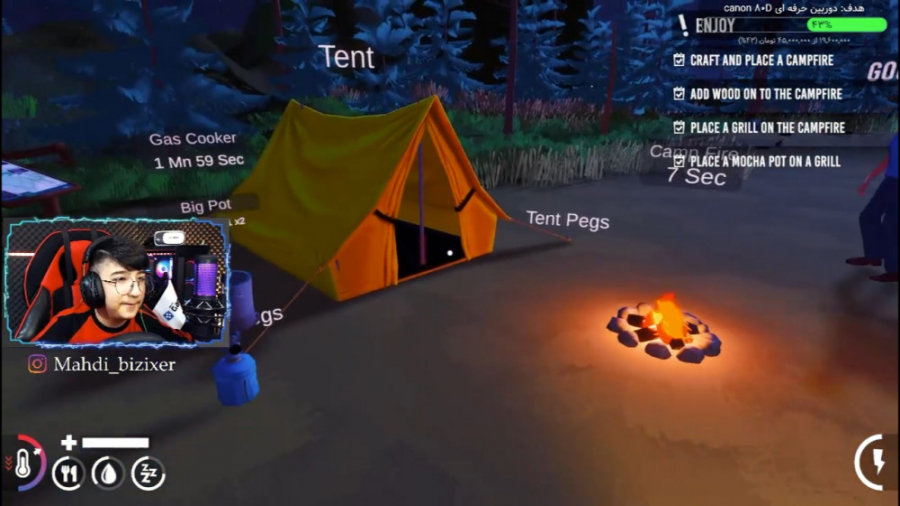Select the "Place a mocha pot on a grill" objective
The image size is (900, 506).
(764, 161)
